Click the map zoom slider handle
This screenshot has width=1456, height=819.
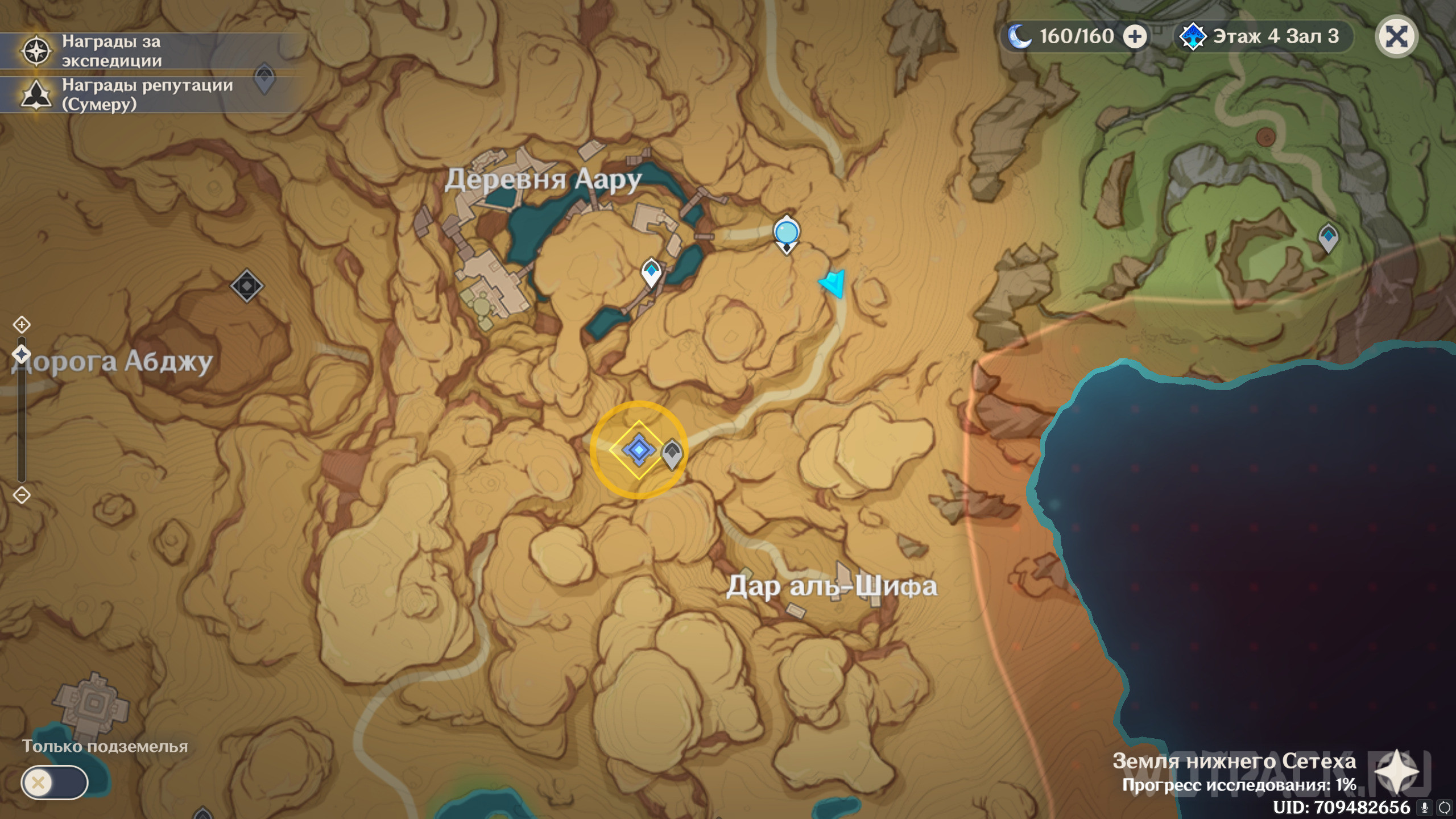[22, 354]
